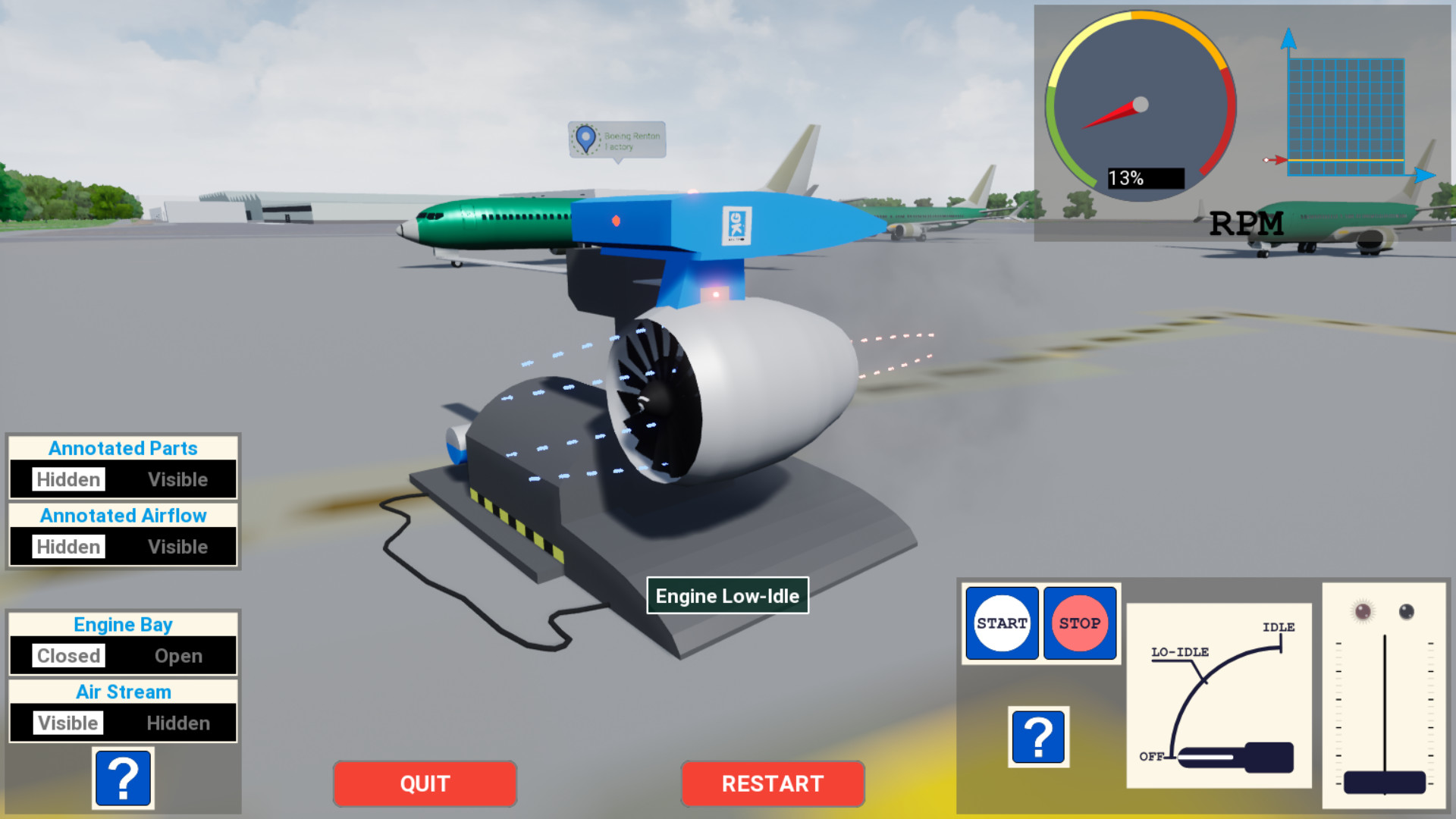Image resolution: width=1456 pixels, height=819 pixels.
Task: Click the Engine Low-Idle status label
Action: pyautogui.click(x=727, y=596)
